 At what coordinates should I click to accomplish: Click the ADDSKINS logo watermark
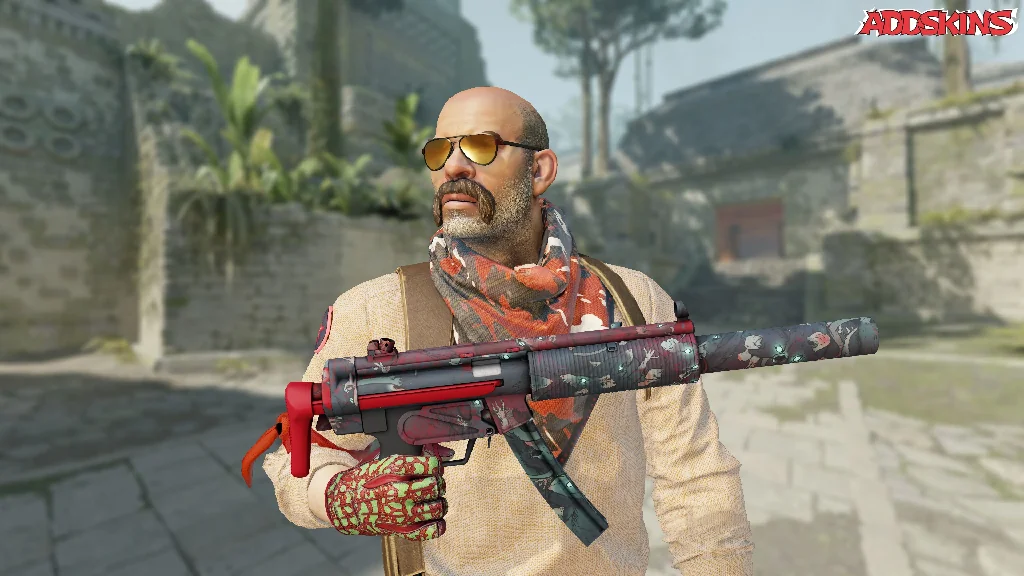pyautogui.click(x=935, y=23)
